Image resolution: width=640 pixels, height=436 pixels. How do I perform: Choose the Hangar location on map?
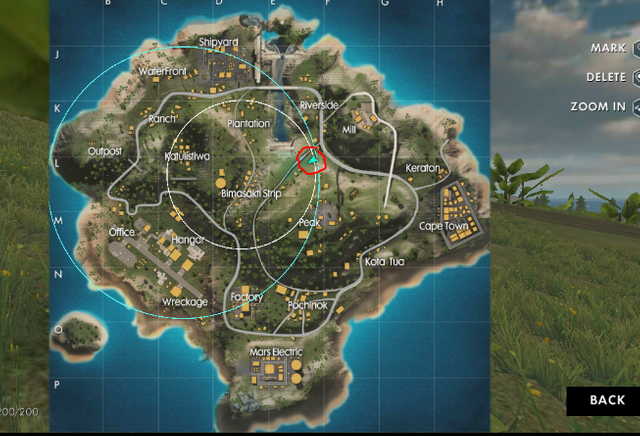pyautogui.click(x=188, y=240)
